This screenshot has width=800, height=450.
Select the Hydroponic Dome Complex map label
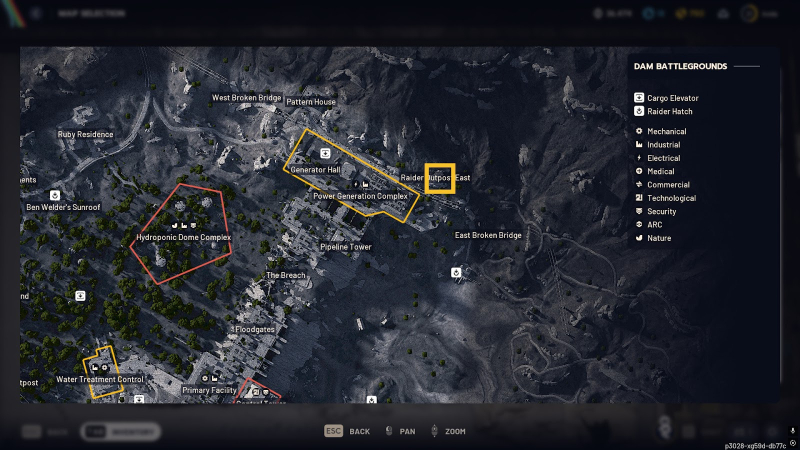pyautogui.click(x=183, y=238)
